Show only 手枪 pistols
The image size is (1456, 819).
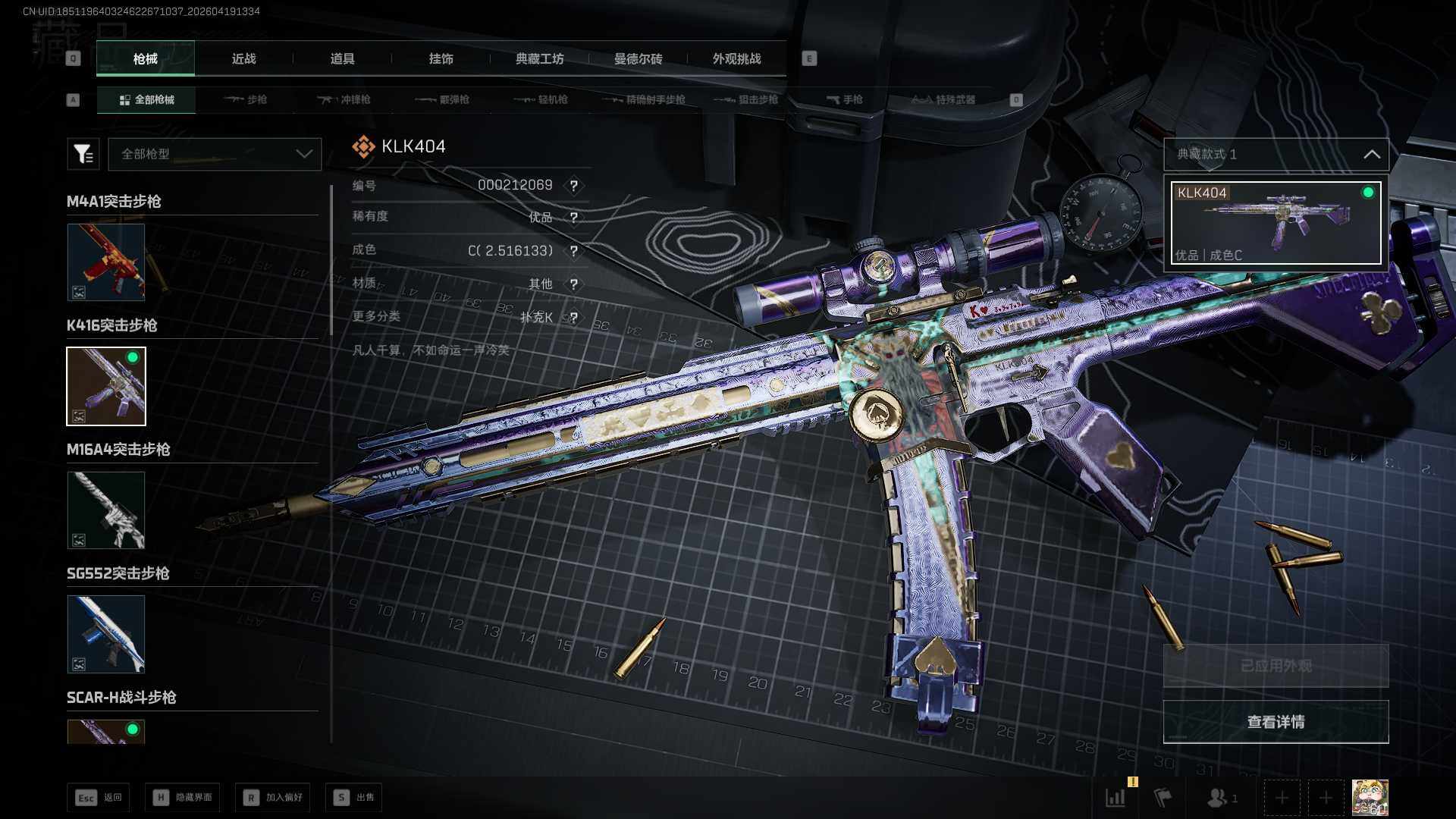point(845,100)
